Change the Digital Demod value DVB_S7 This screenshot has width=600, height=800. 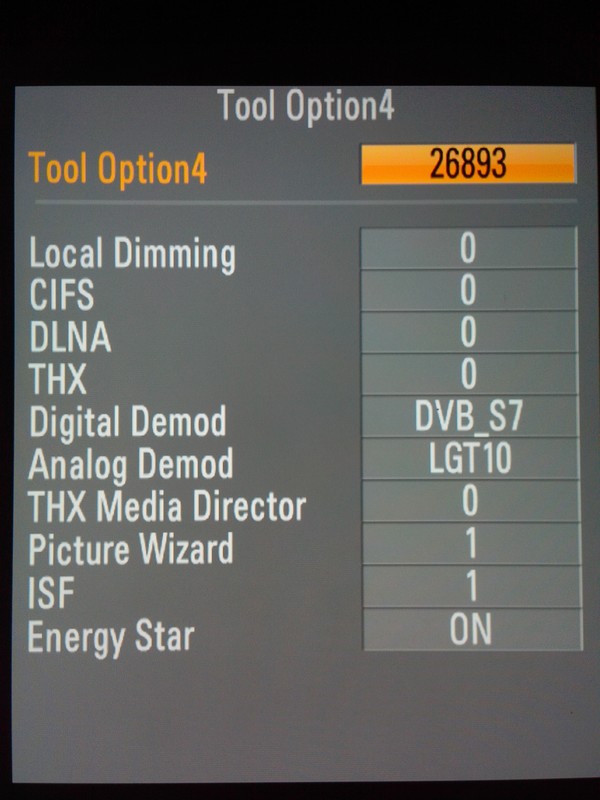tap(468, 417)
